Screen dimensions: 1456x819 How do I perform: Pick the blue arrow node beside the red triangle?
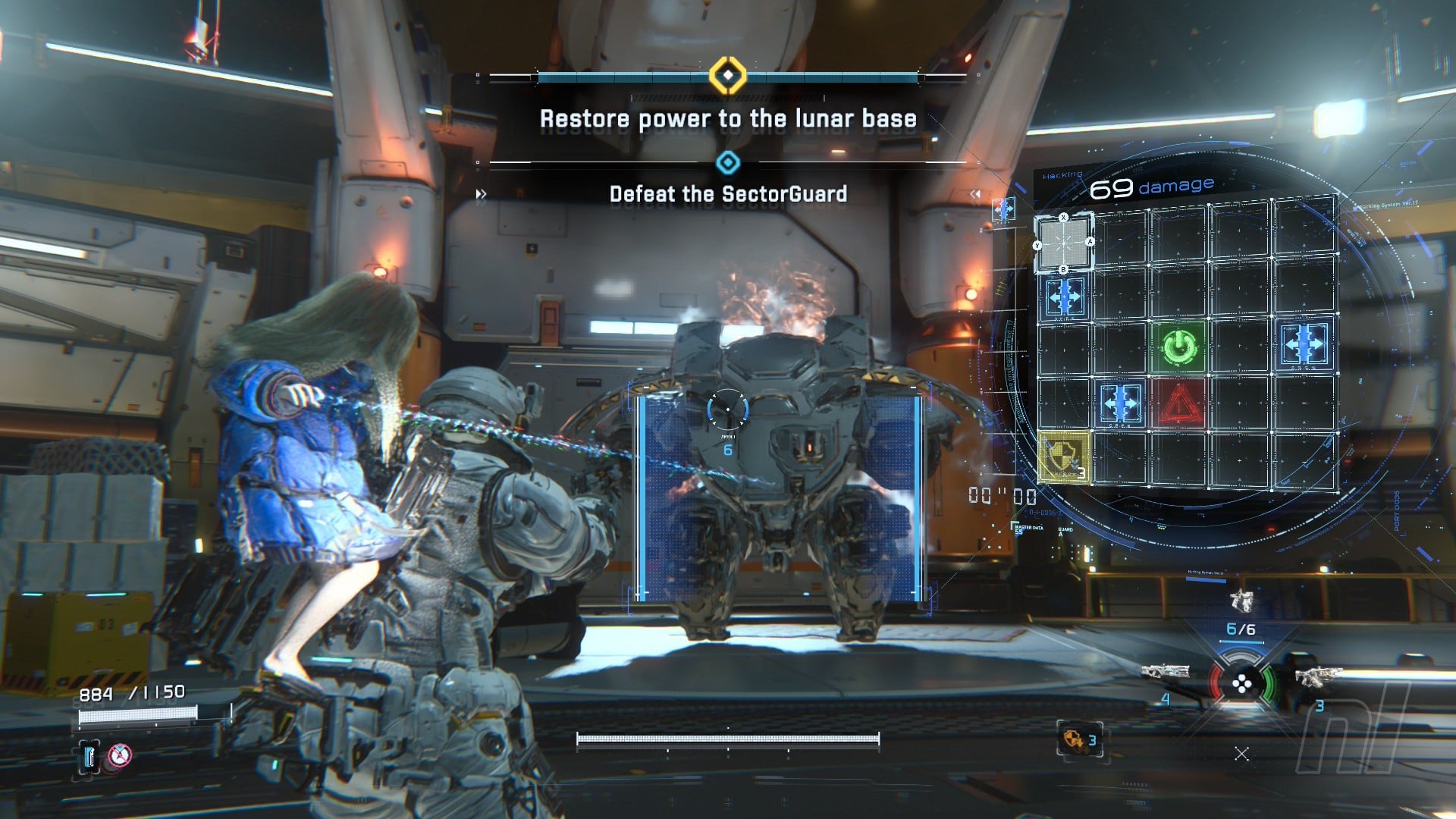1121,403
